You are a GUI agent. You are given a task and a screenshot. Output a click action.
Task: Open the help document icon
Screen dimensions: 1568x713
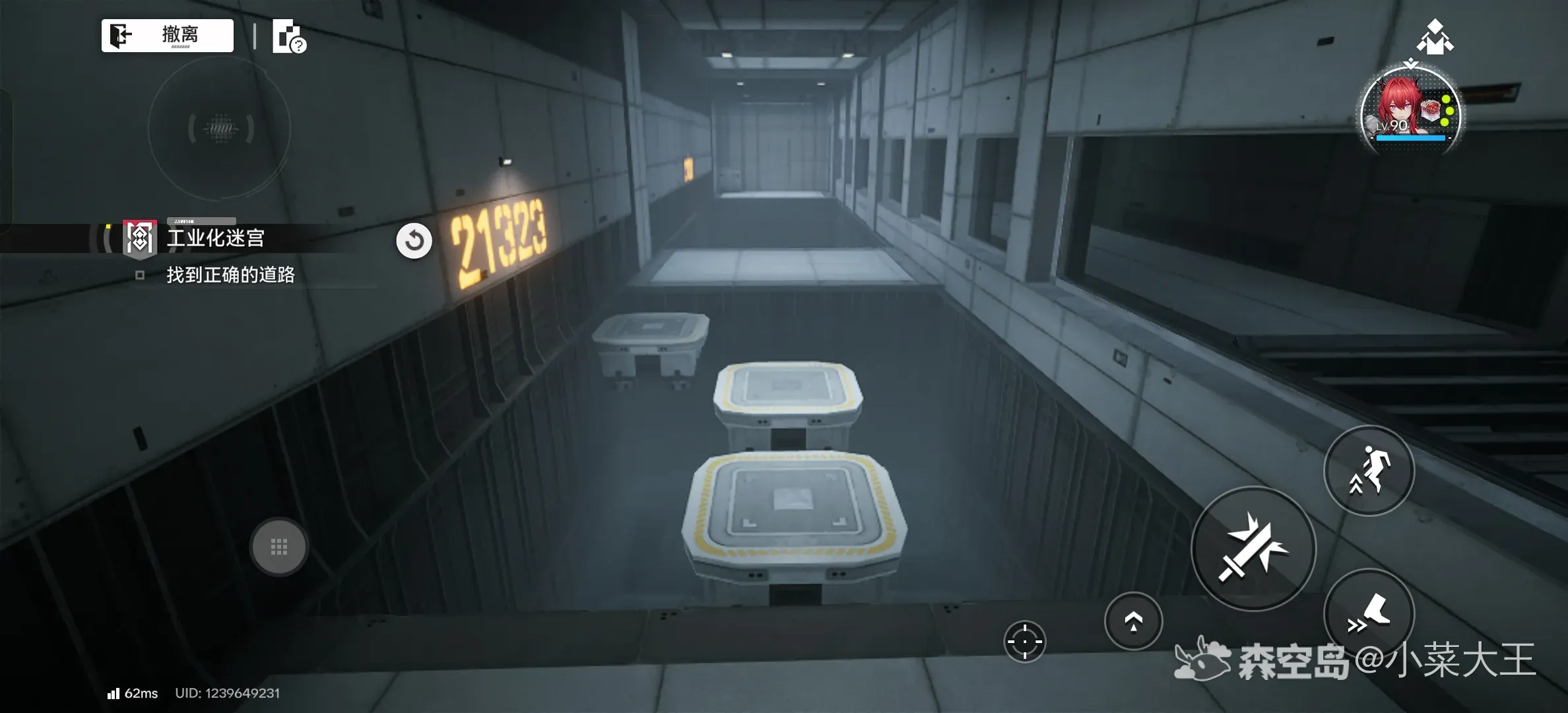[289, 37]
